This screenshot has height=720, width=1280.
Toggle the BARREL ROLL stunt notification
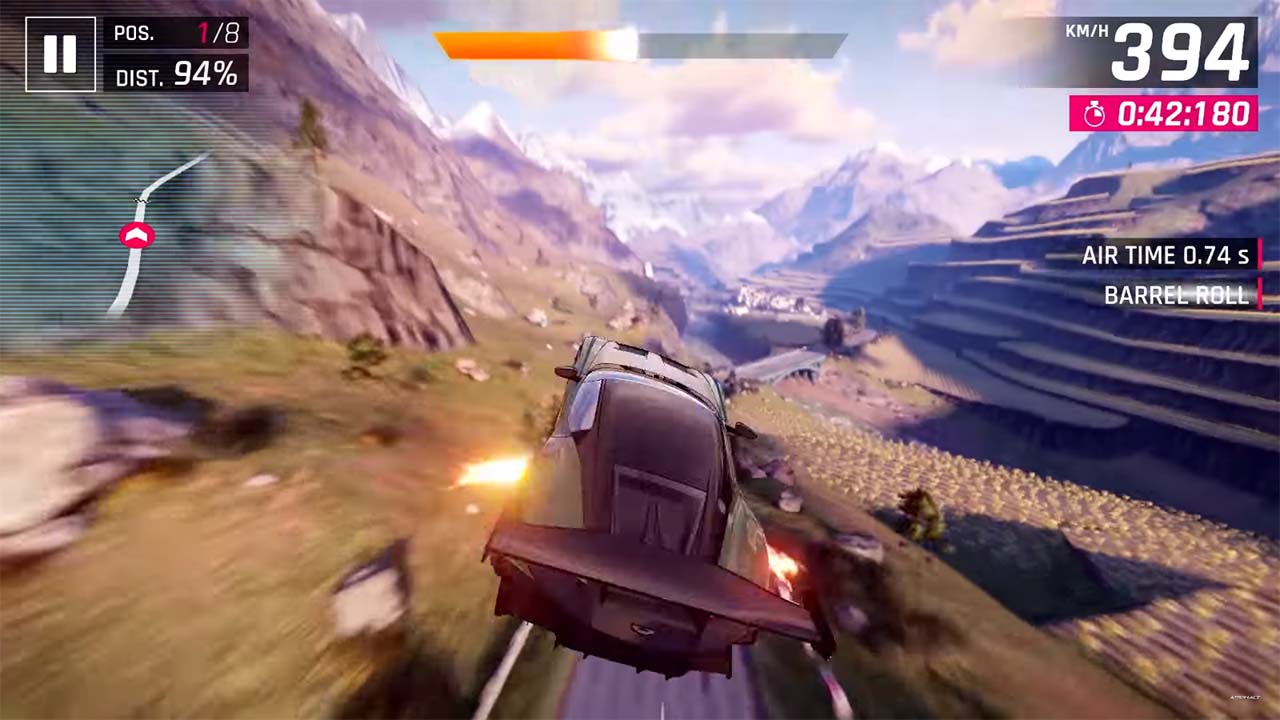click(x=1175, y=295)
